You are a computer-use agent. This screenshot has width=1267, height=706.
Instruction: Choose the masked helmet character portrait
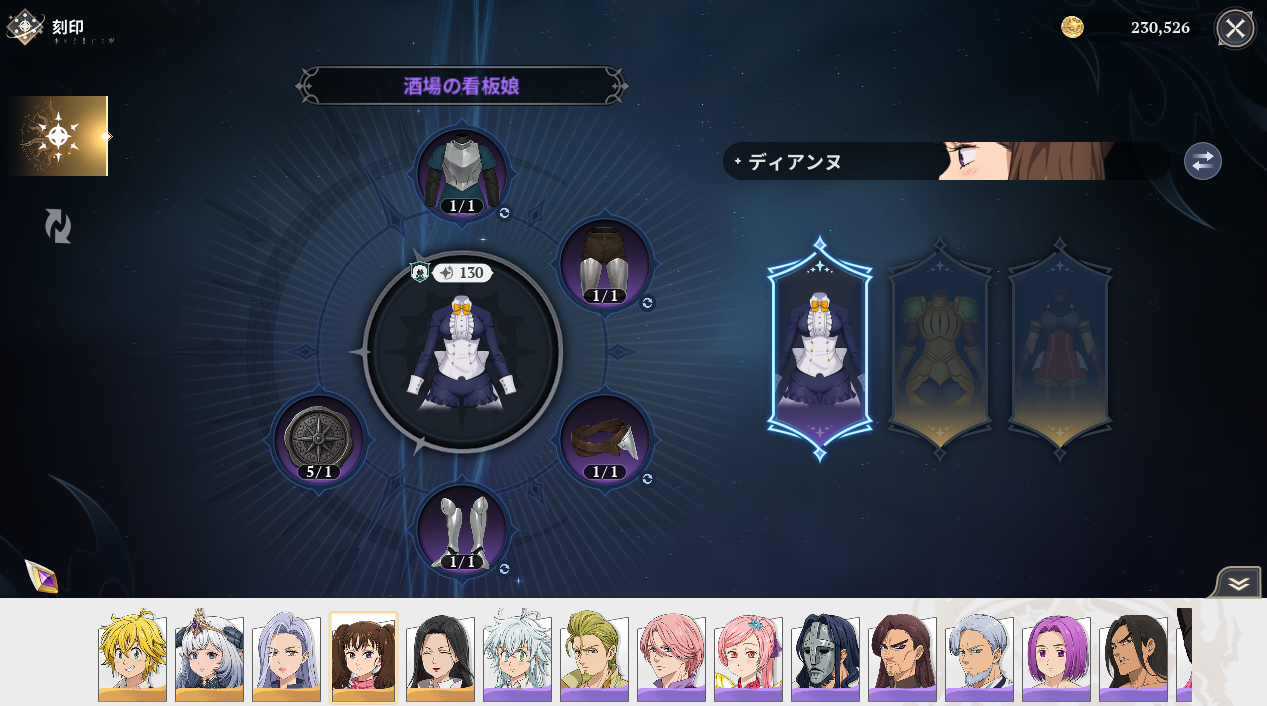point(825,656)
